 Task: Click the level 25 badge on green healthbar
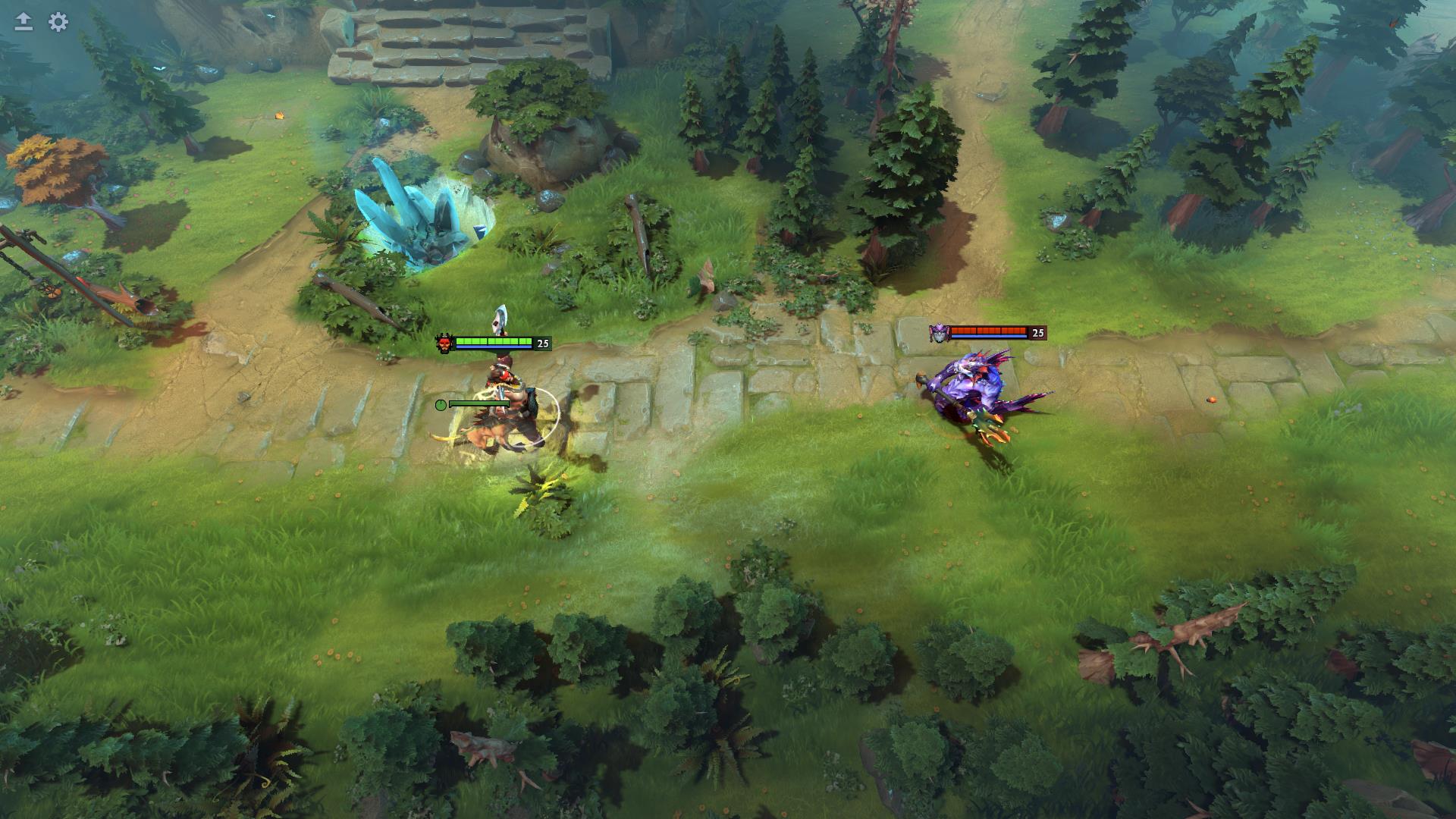click(x=542, y=343)
